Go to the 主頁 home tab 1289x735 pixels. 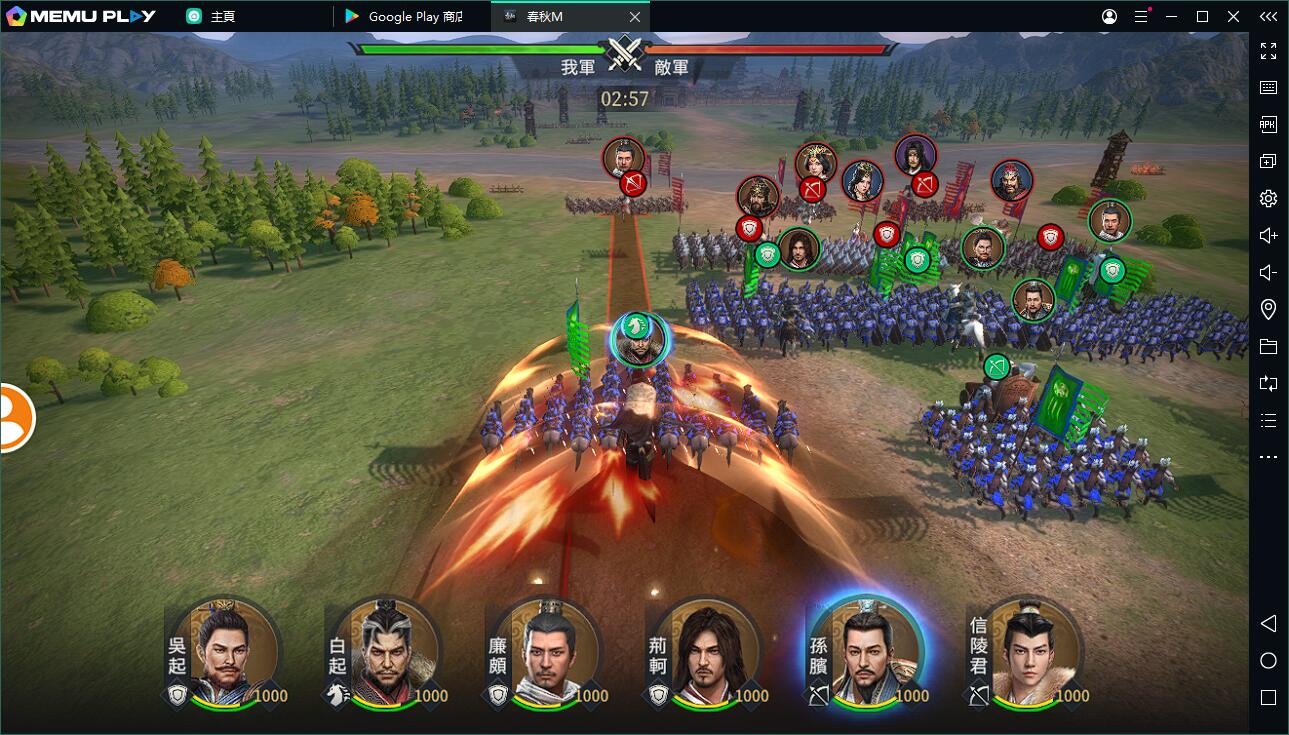[222, 17]
